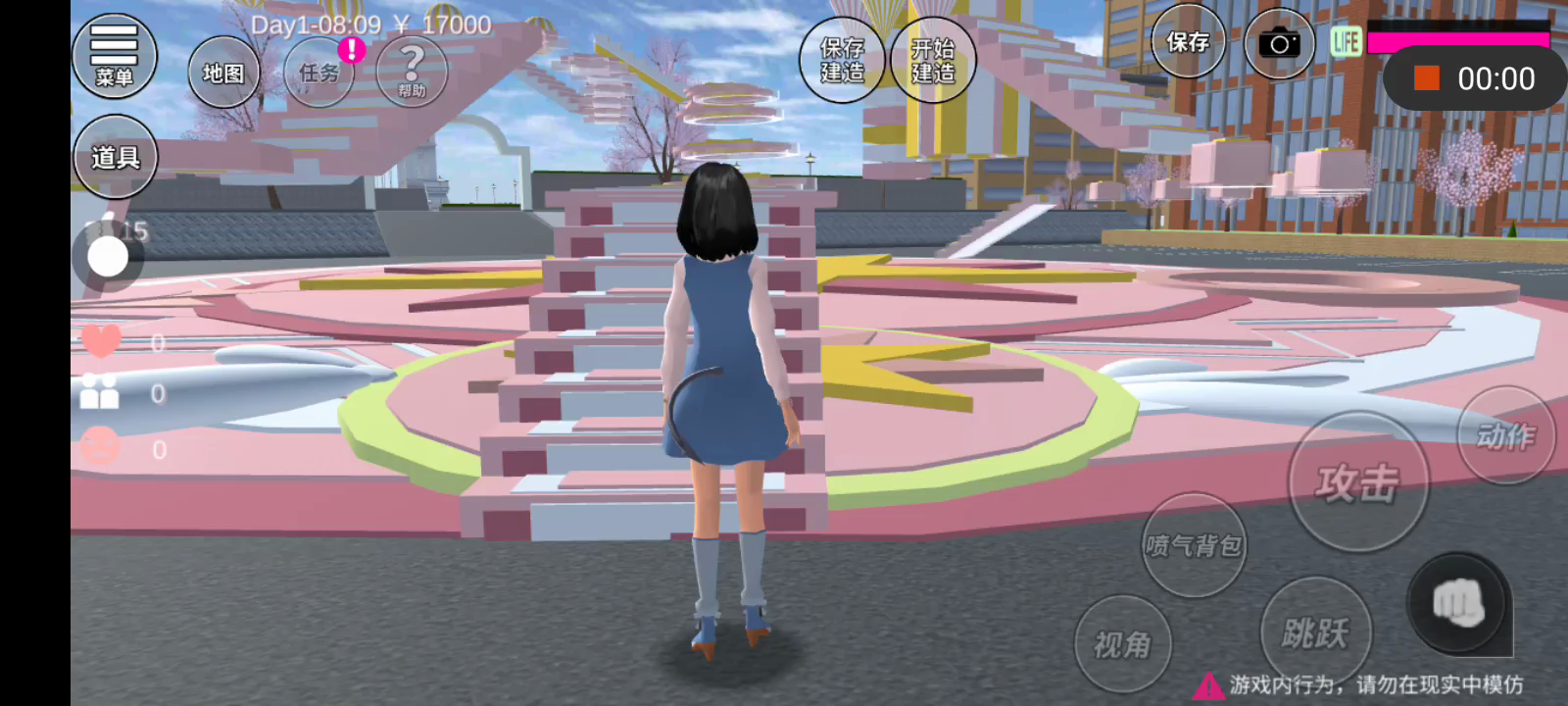Click the 保存建造 save build button
This screenshot has height=706, width=1568.
pyautogui.click(x=842, y=60)
